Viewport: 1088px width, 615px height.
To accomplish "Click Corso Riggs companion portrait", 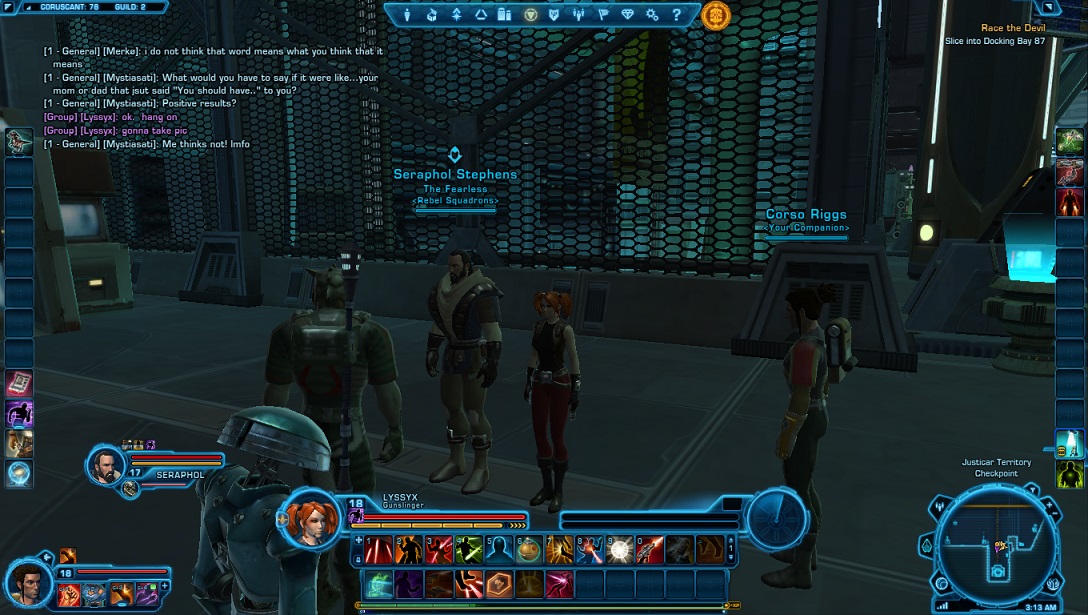I will tap(27, 582).
